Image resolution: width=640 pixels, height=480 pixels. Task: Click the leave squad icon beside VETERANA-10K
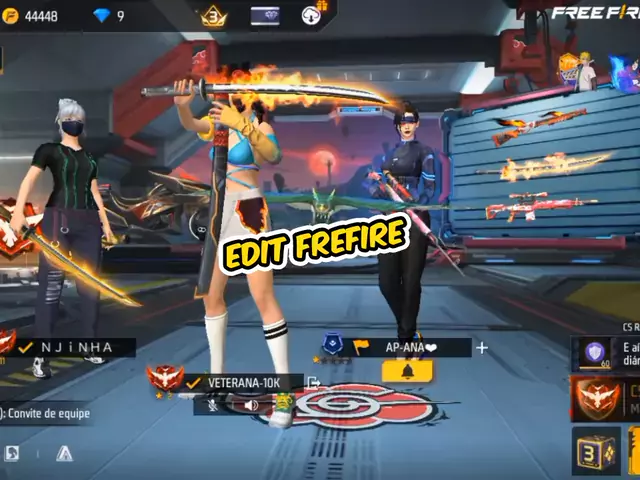point(313,382)
